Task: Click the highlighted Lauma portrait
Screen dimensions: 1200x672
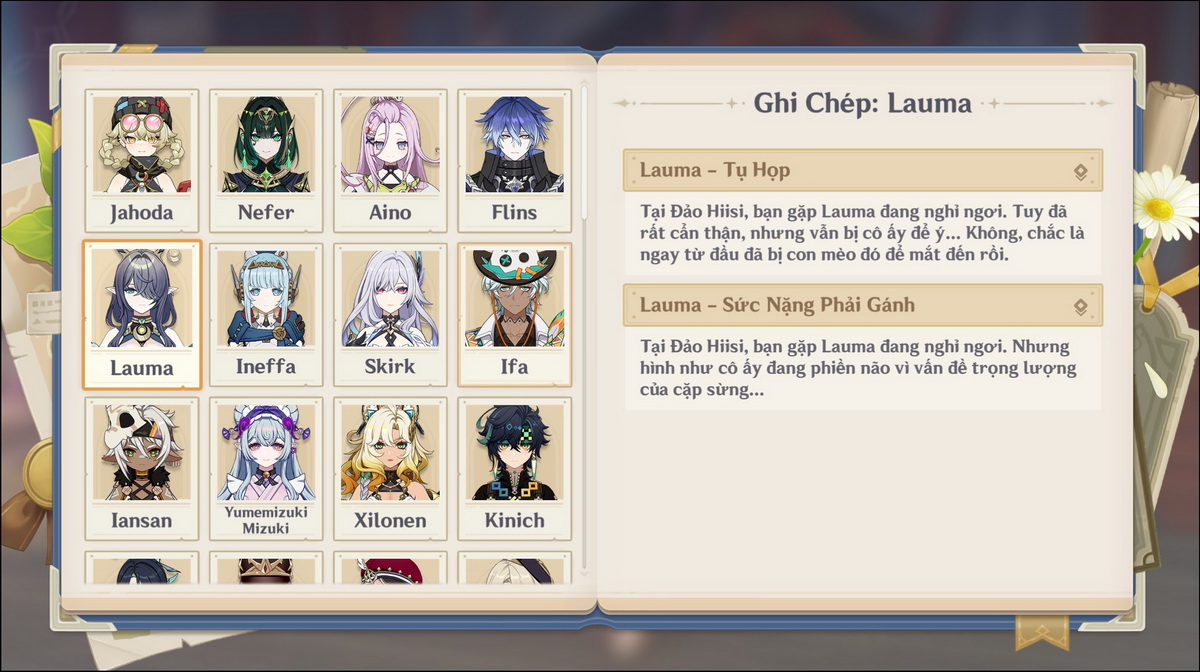Action: [x=142, y=314]
